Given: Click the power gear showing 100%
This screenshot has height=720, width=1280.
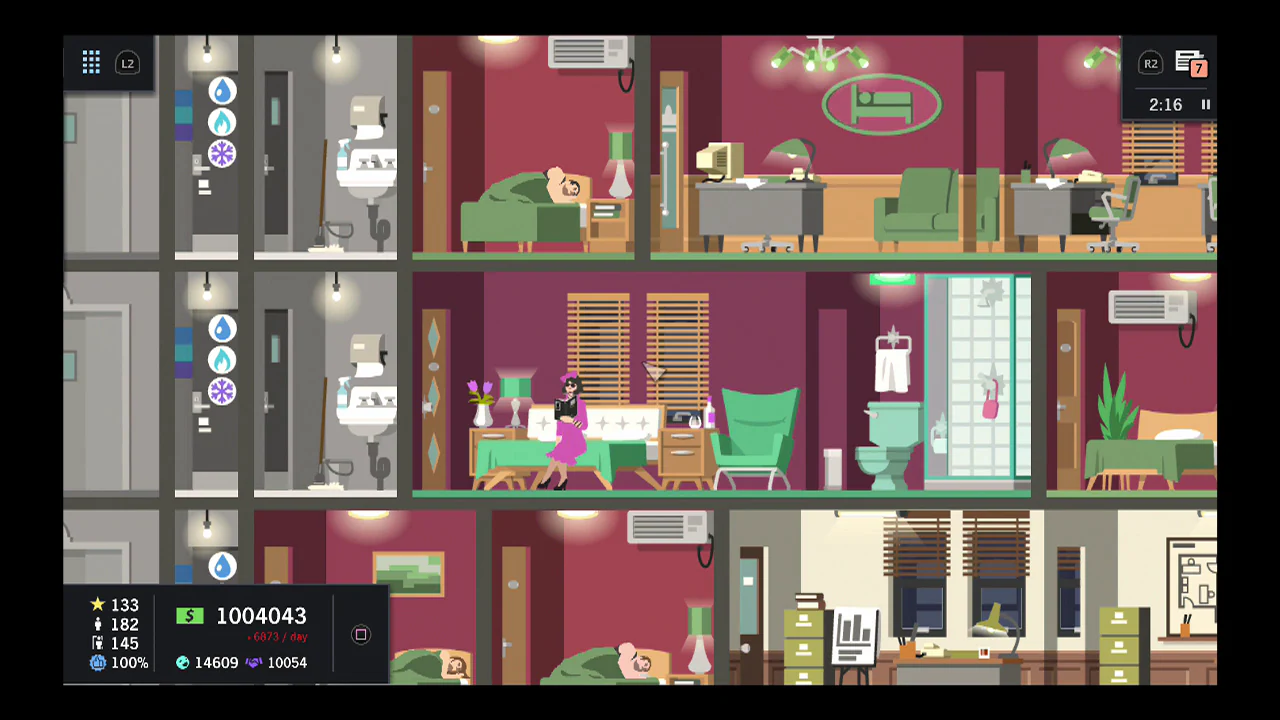Looking at the screenshot, I should [97, 662].
